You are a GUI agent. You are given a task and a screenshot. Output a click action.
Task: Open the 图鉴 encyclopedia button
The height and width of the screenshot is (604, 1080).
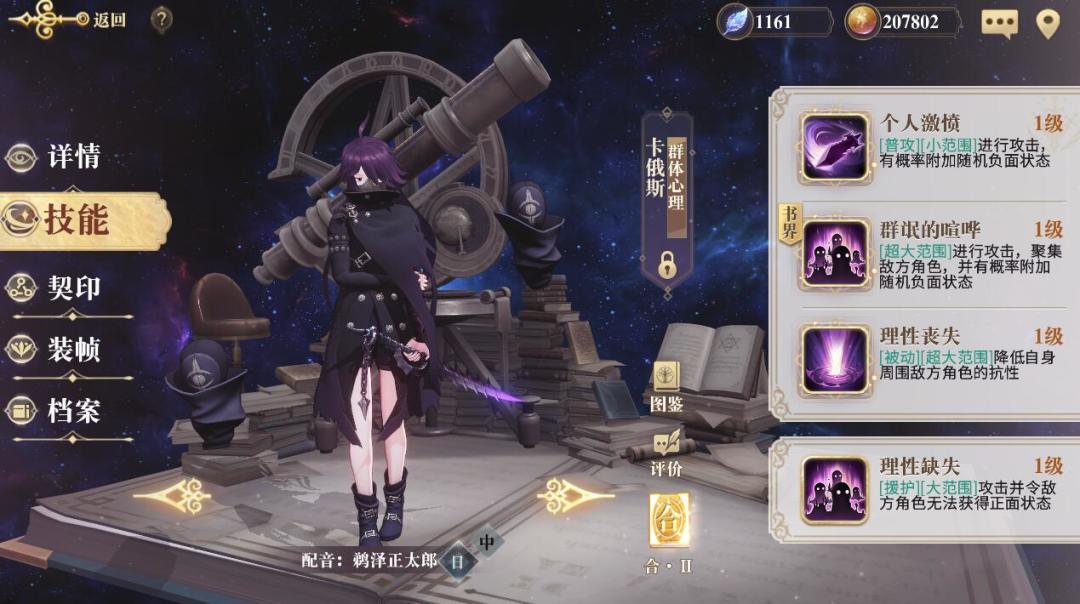pos(666,387)
